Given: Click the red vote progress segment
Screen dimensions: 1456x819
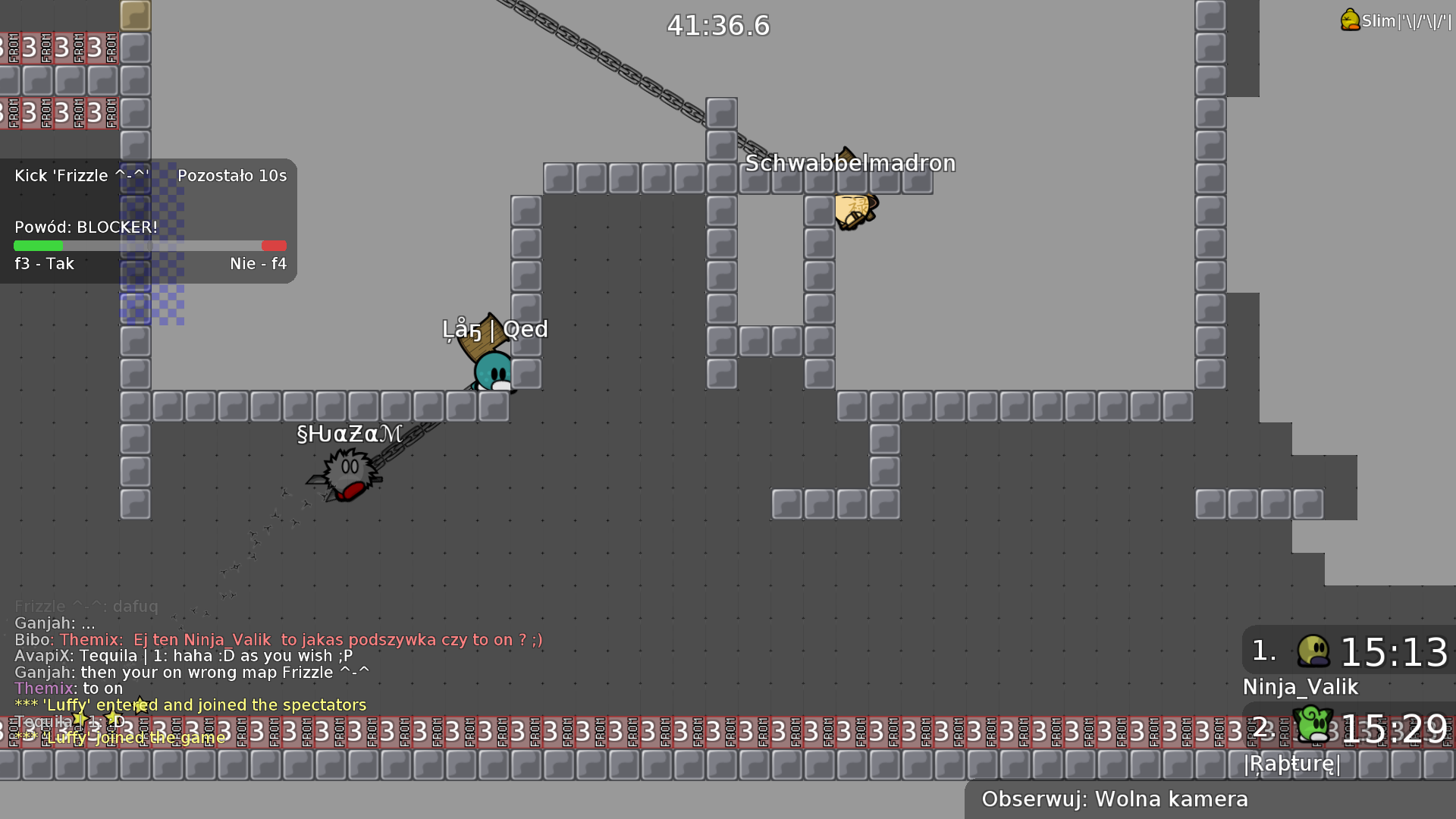Looking at the screenshot, I should coord(274,246).
